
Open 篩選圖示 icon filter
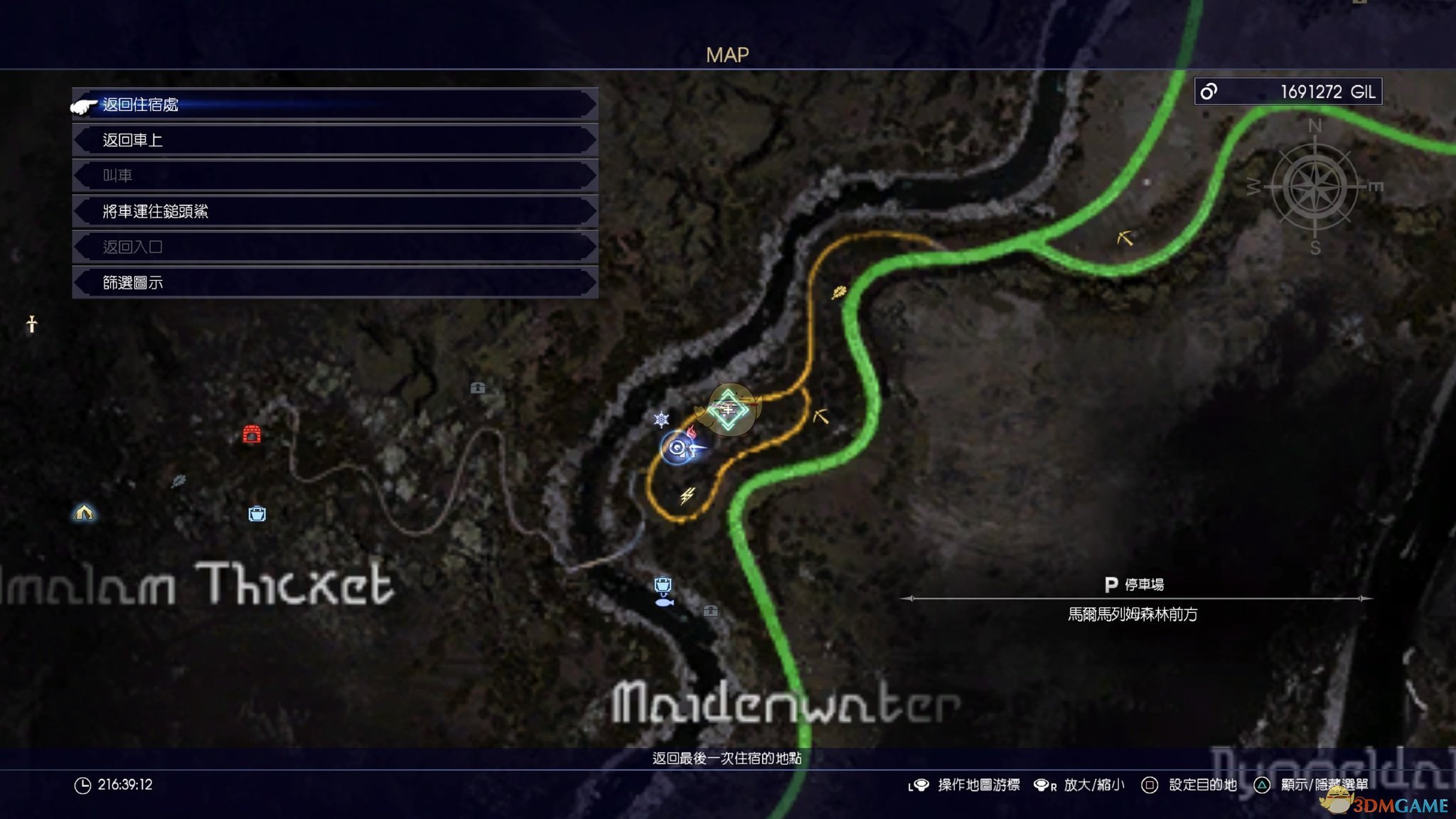(334, 283)
